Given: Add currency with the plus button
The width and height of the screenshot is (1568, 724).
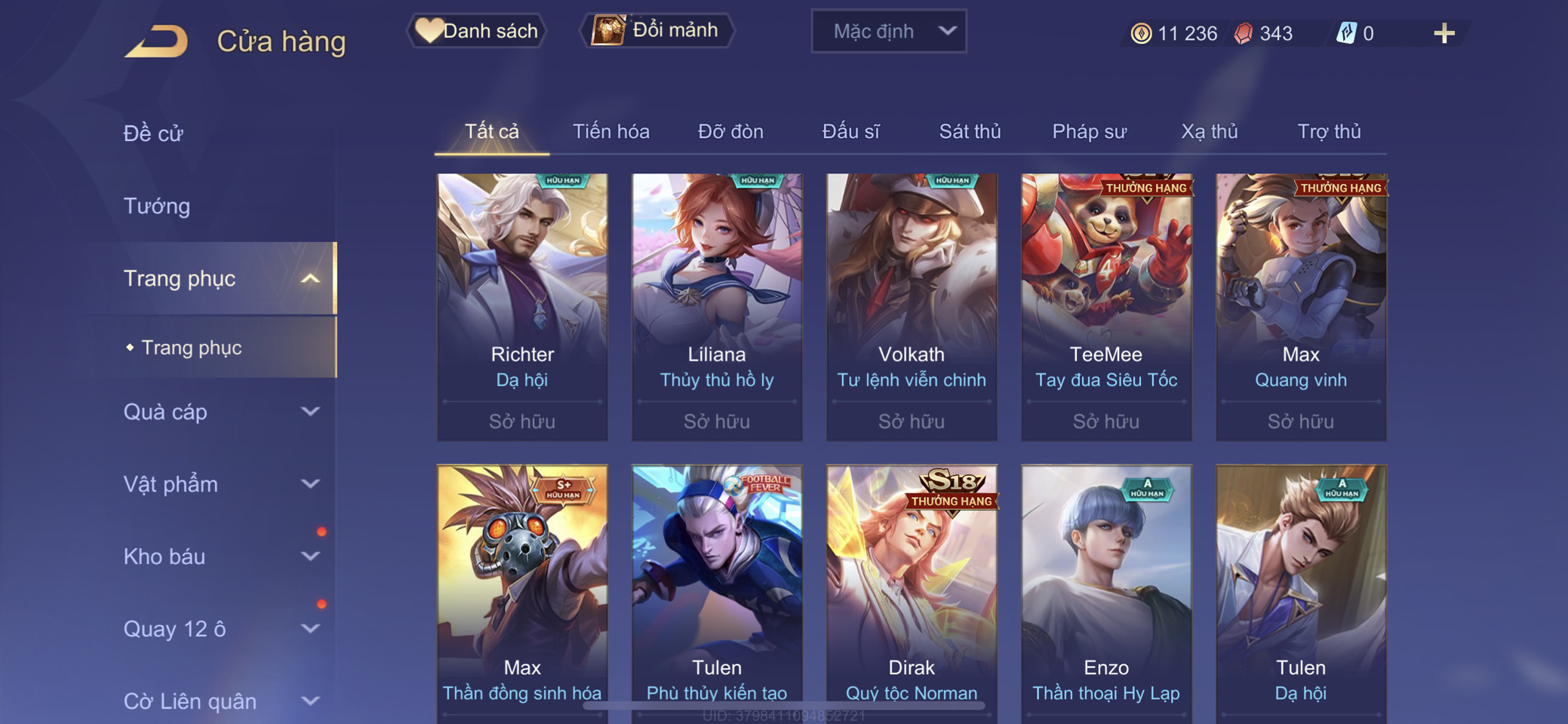Looking at the screenshot, I should 1443,33.
